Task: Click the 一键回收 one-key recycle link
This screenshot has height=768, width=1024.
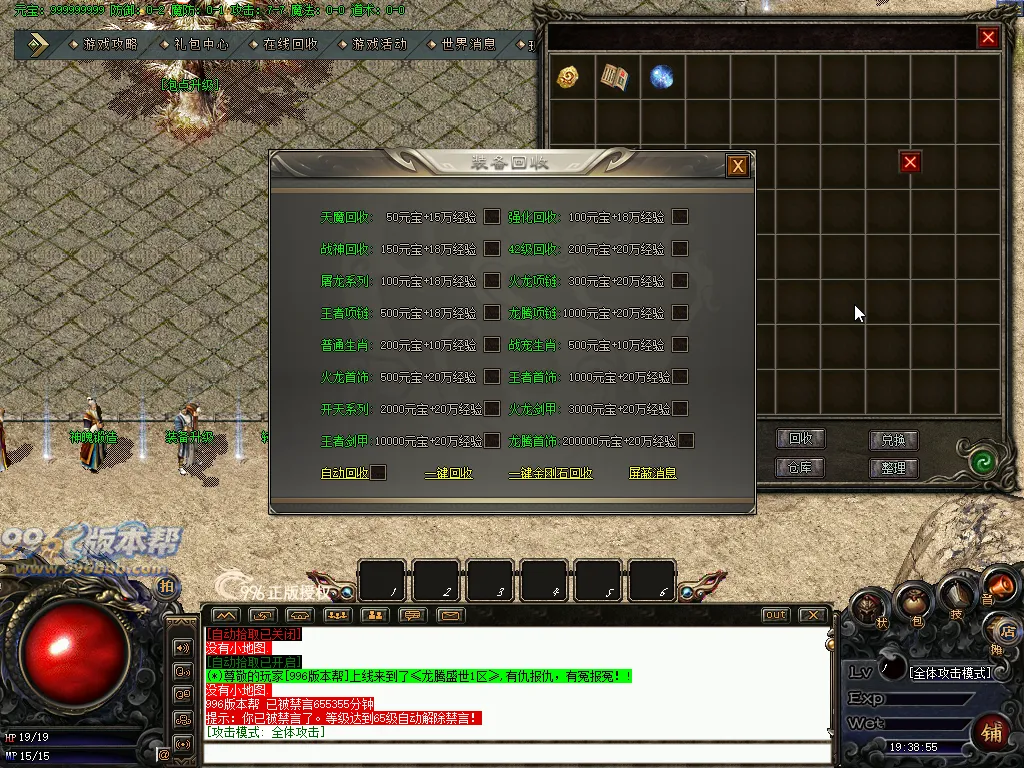Action: (448, 473)
